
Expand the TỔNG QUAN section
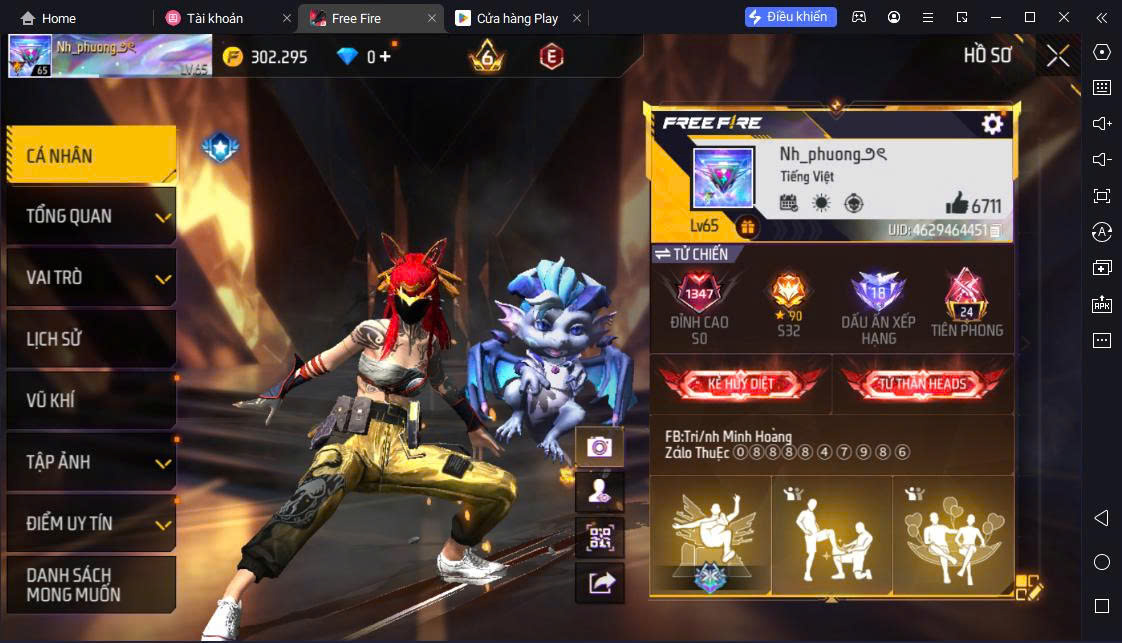[x=91, y=216]
